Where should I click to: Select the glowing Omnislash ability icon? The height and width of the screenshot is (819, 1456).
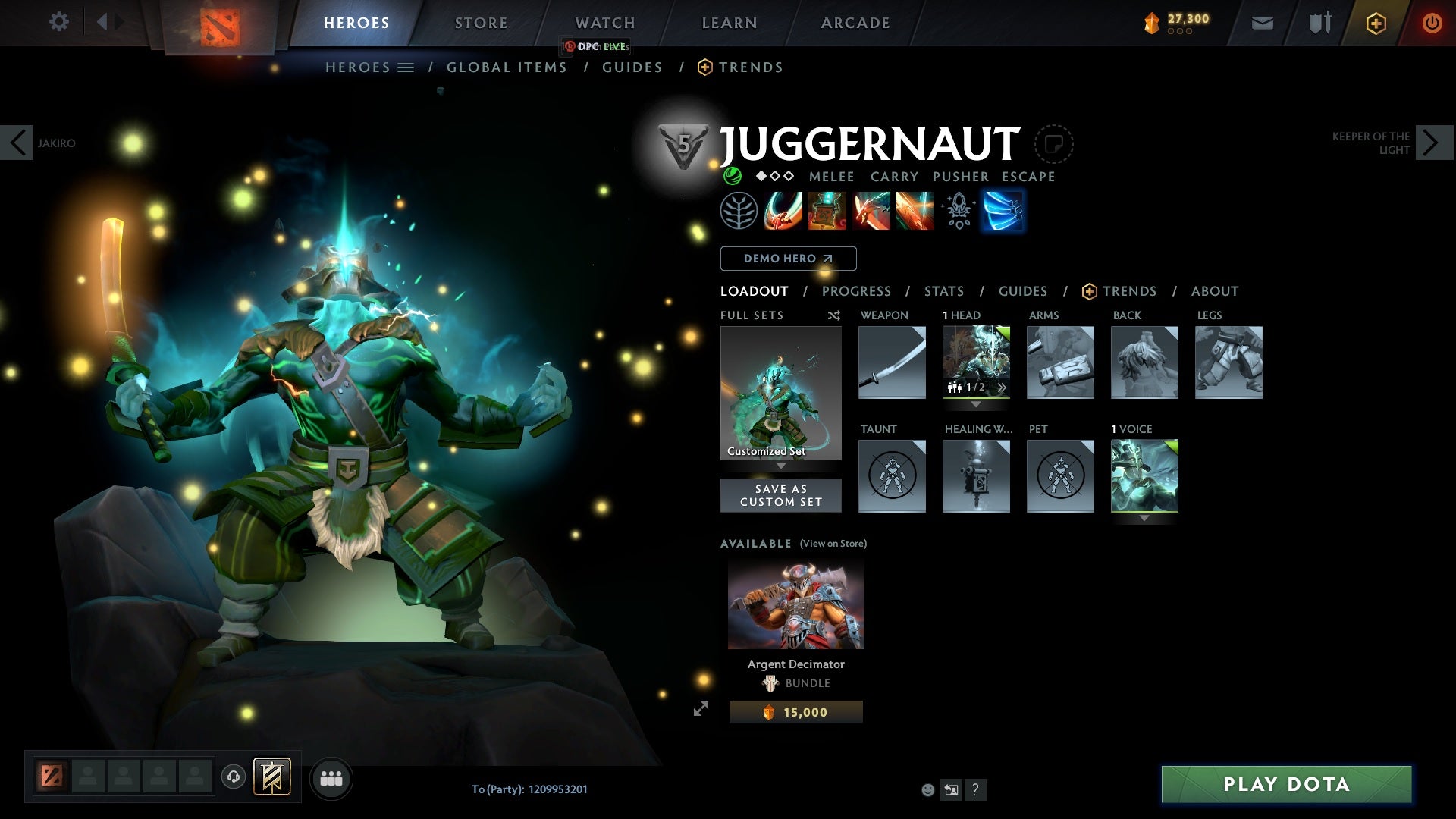tap(1003, 211)
